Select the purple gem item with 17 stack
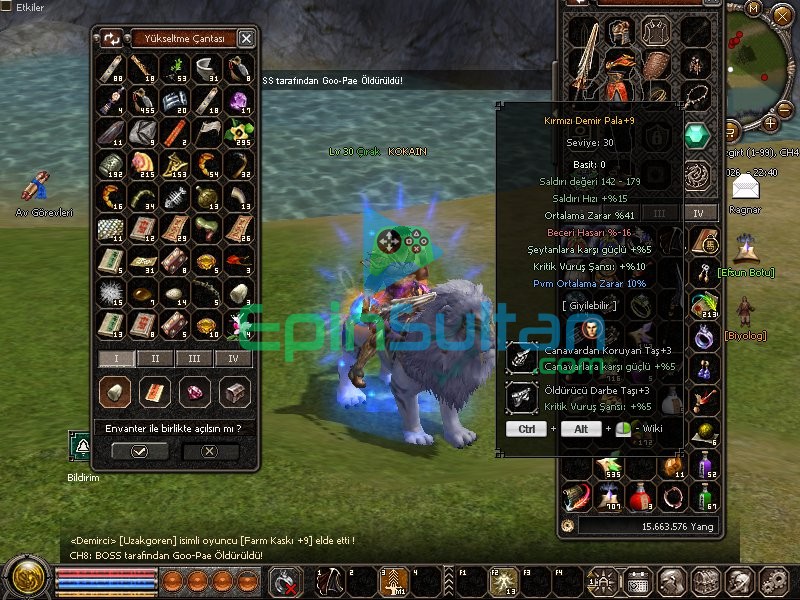The image size is (800, 600). coord(238,100)
